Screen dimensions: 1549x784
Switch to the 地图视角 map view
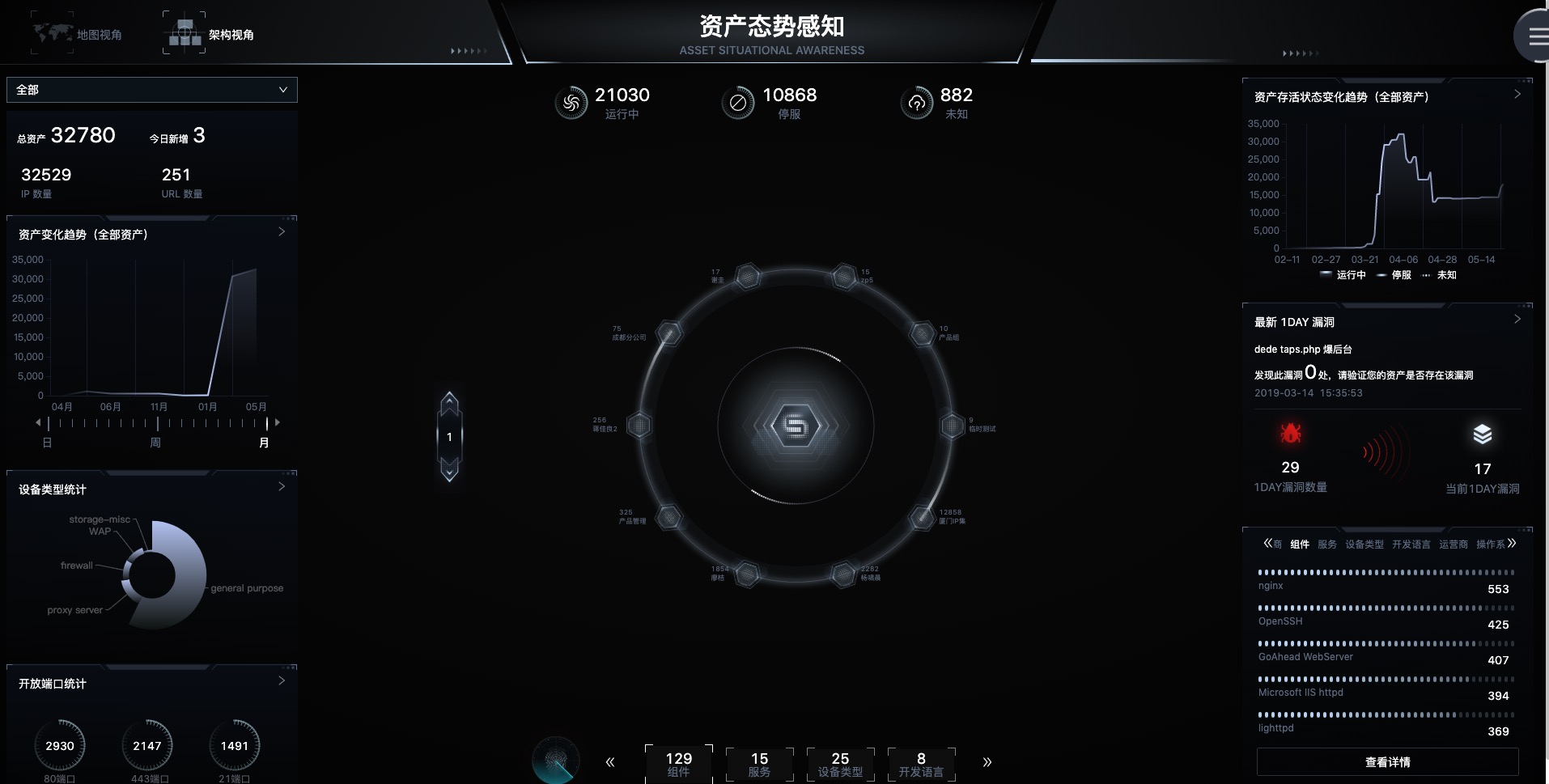tap(78, 34)
